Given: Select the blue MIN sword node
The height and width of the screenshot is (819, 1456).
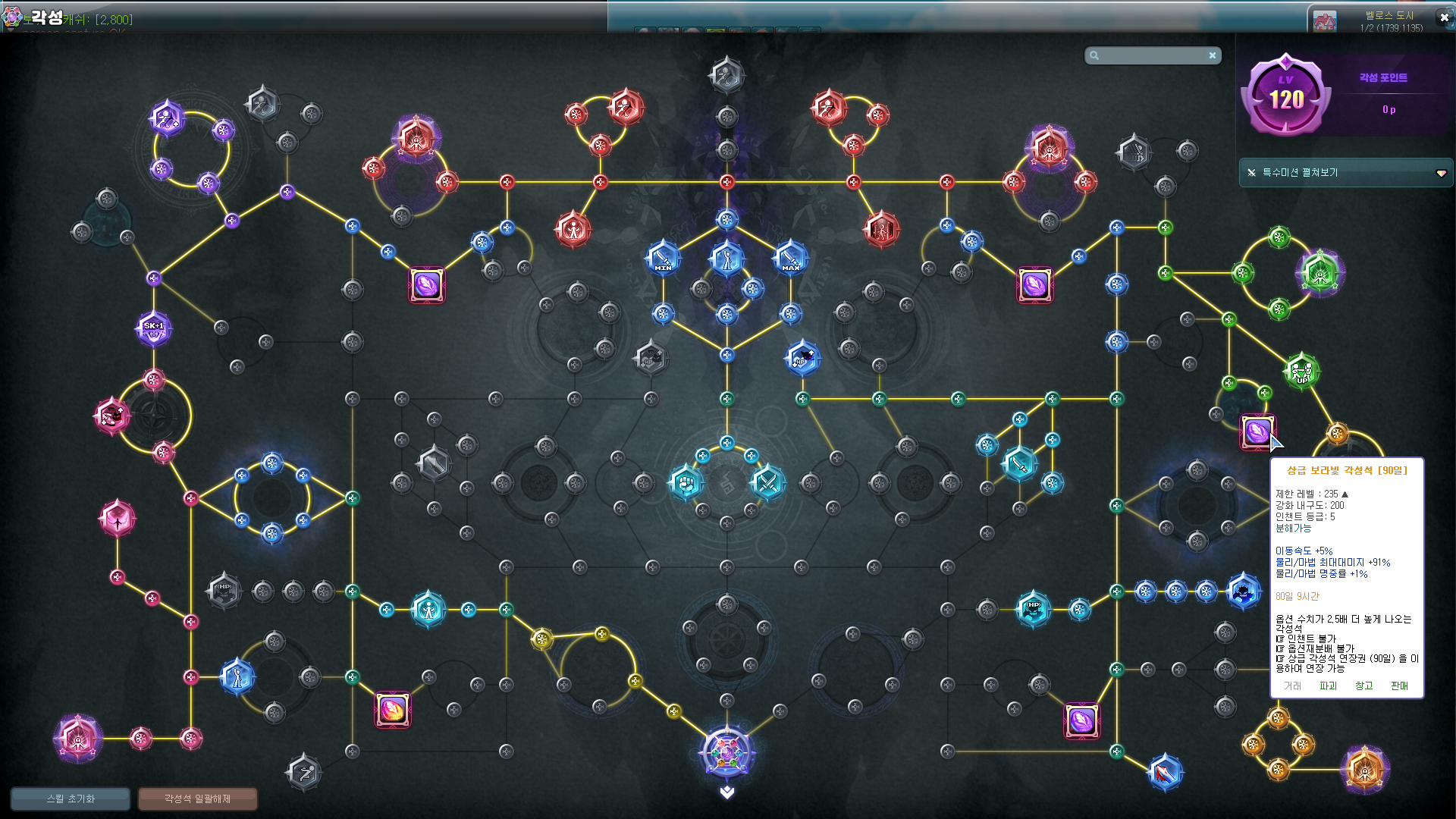Looking at the screenshot, I should pos(663,258).
